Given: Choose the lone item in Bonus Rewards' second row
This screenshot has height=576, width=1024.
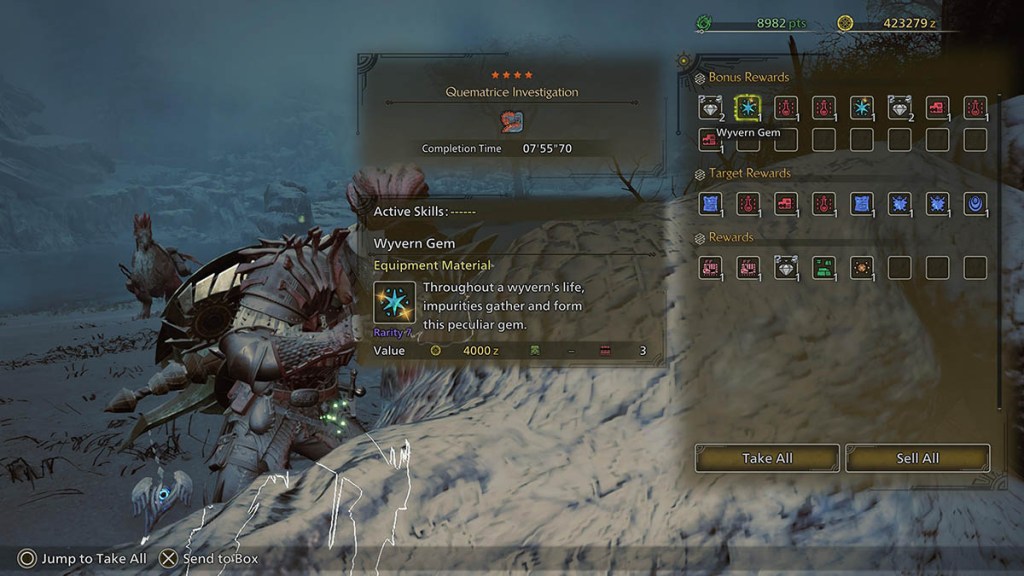Looking at the screenshot, I should [710, 140].
